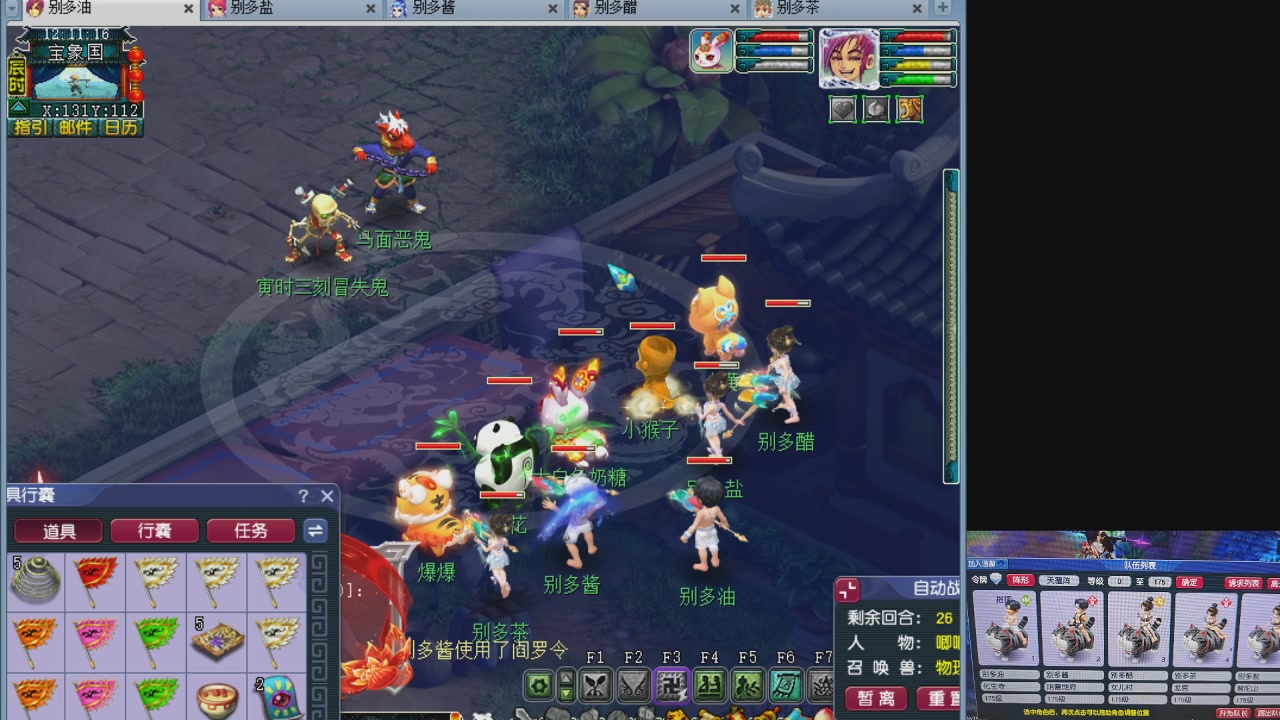The width and height of the screenshot is (1280, 720).
Task: Open the 天罡阵 formation dropdown
Action: (x=1058, y=581)
